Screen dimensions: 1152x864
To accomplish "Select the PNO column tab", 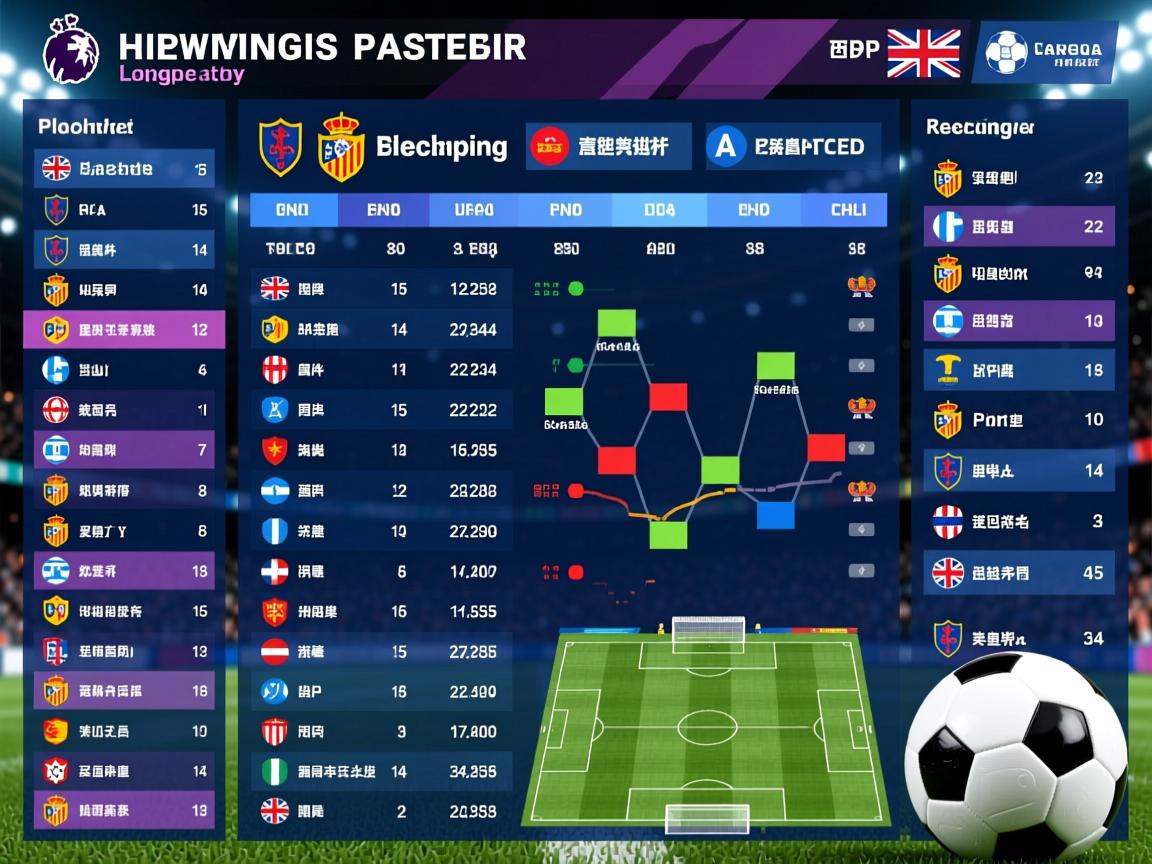I will pyautogui.click(x=565, y=210).
